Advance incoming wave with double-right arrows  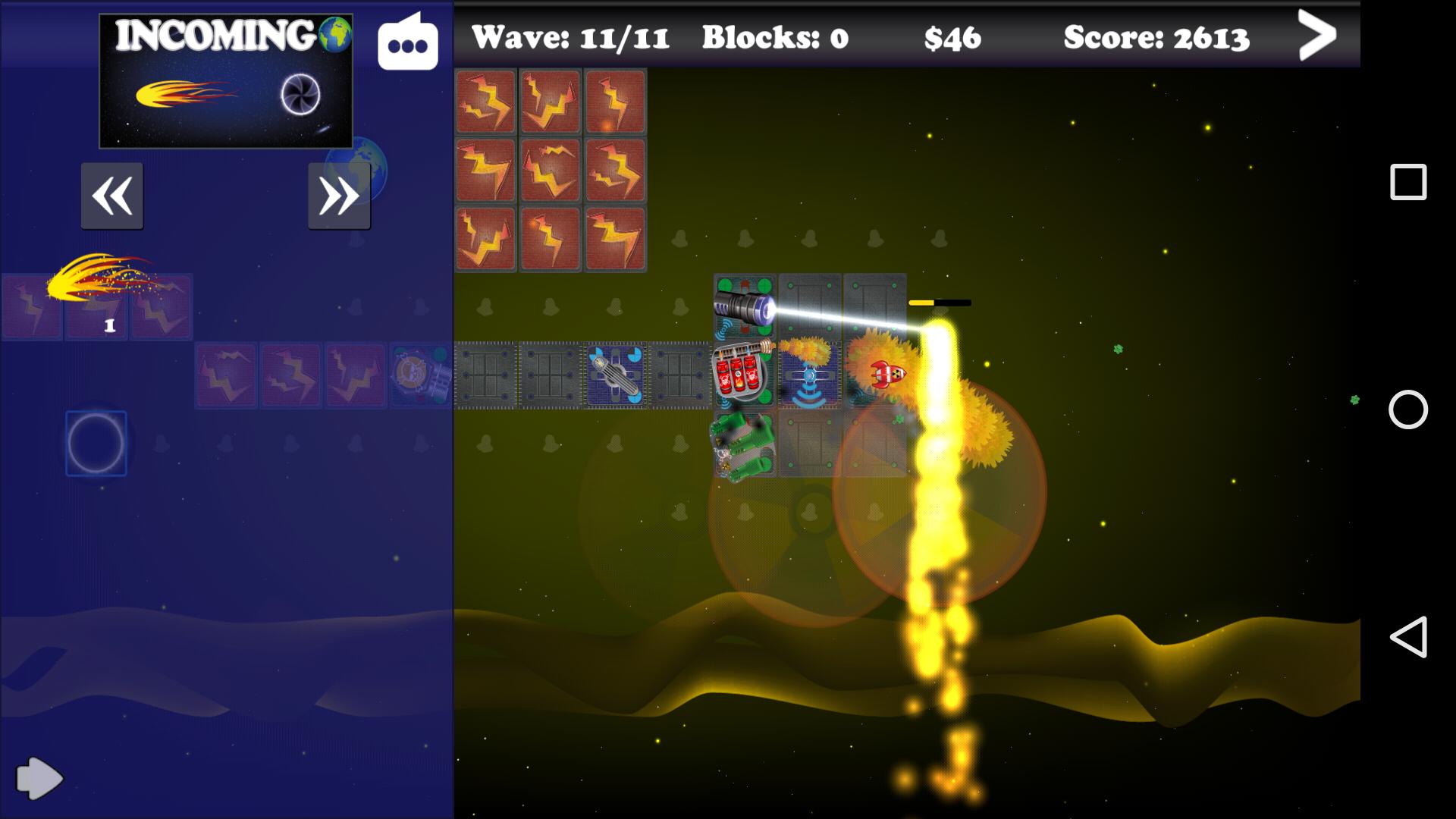339,196
